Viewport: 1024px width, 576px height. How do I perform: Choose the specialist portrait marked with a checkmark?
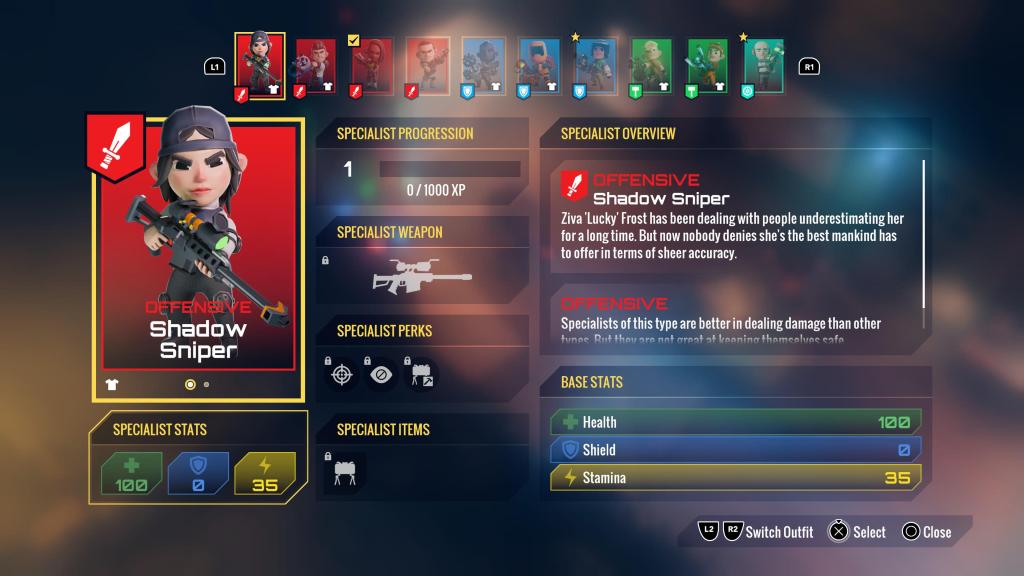coord(370,66)
